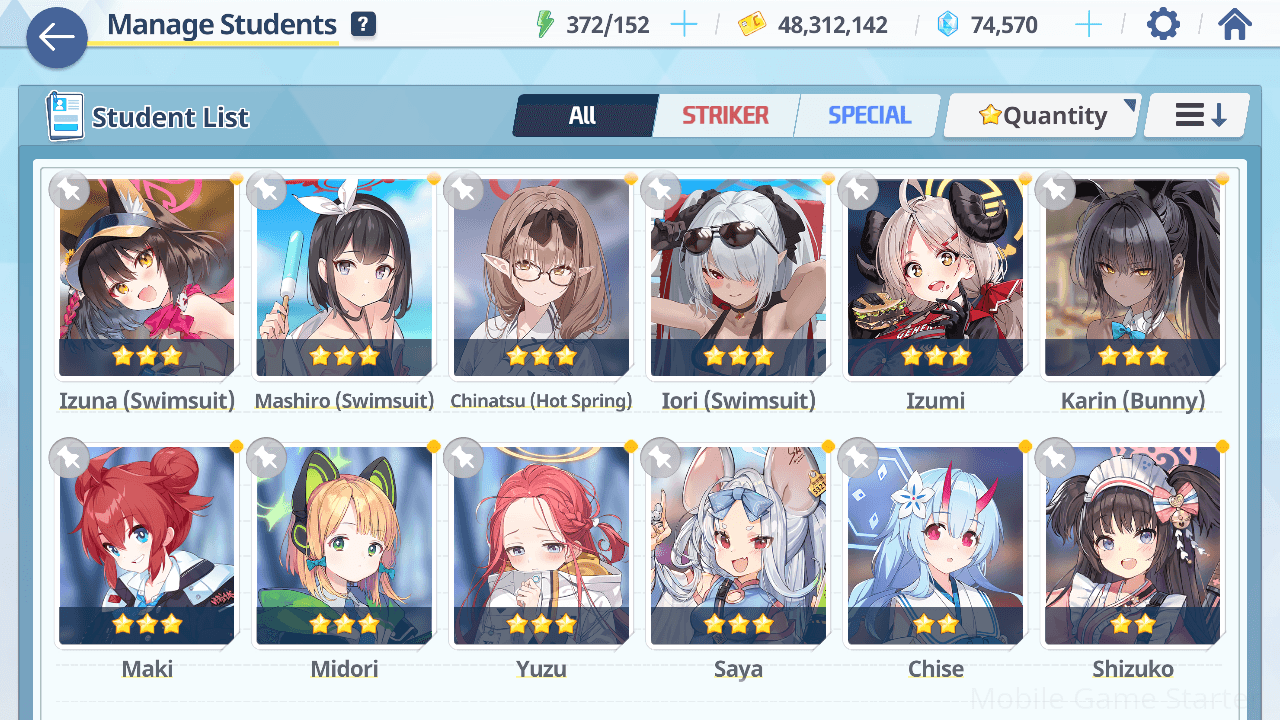Viewport: 1280px width, 720px height.
Task: Open the Quantity sort dropdown
Action: pyautogui.click(x=1042, y=116)
